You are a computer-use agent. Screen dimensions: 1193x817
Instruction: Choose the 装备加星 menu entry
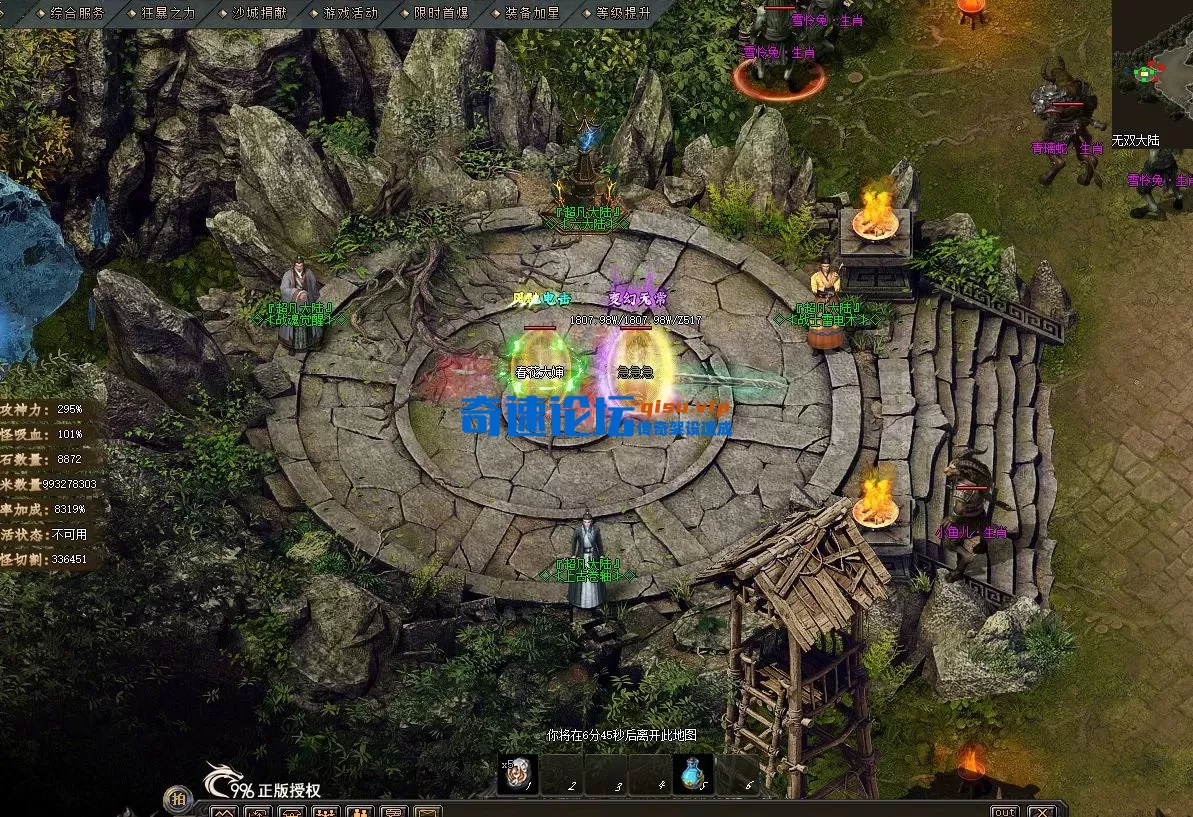531,13
